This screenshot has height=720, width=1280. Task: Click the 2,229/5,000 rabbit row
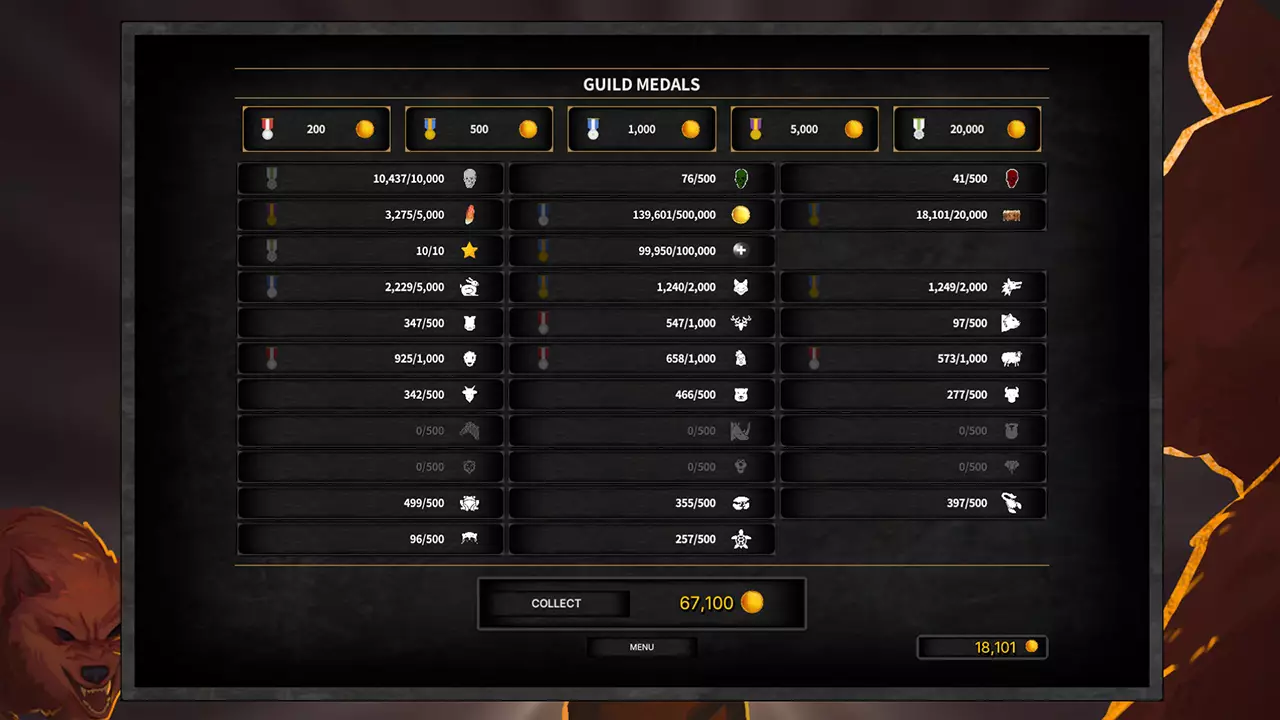(x=370, y=287)
